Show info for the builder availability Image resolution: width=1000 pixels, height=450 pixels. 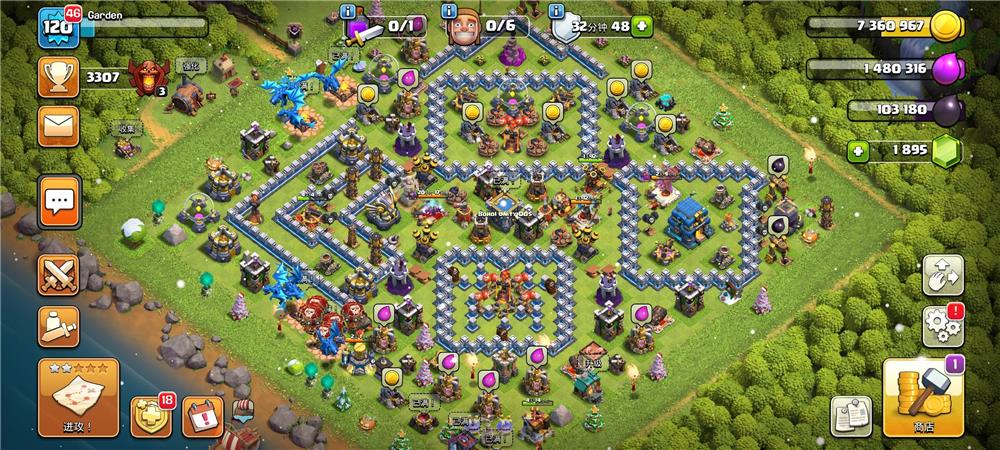447,11
